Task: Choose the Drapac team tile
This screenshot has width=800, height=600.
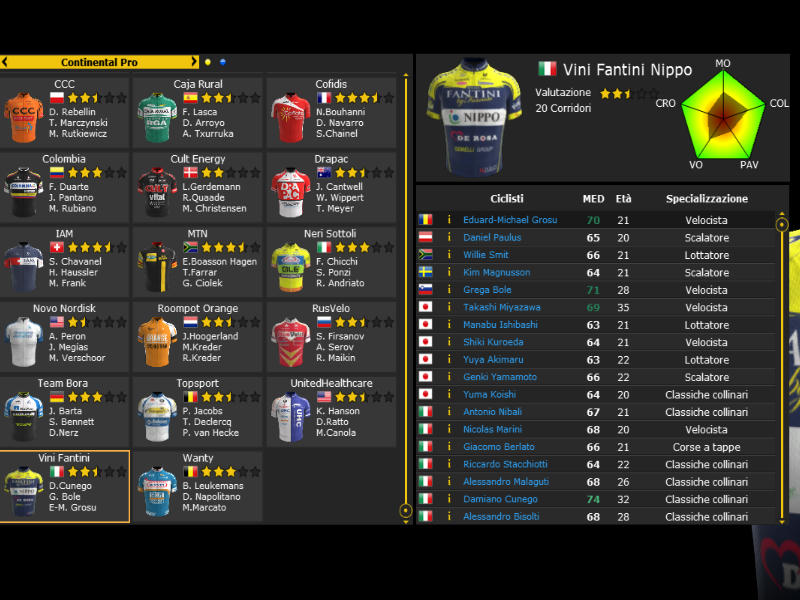Action: point(331,188)
